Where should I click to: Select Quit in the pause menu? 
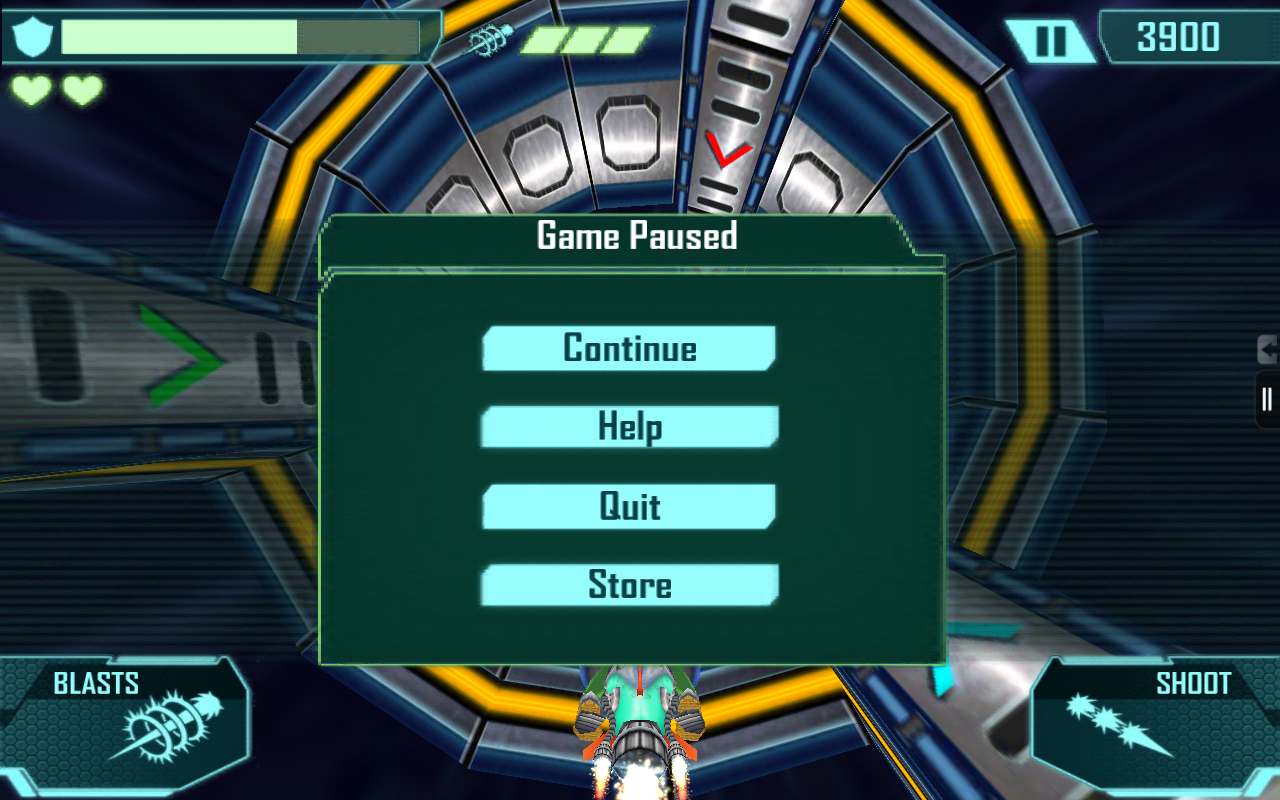[629, 506]
